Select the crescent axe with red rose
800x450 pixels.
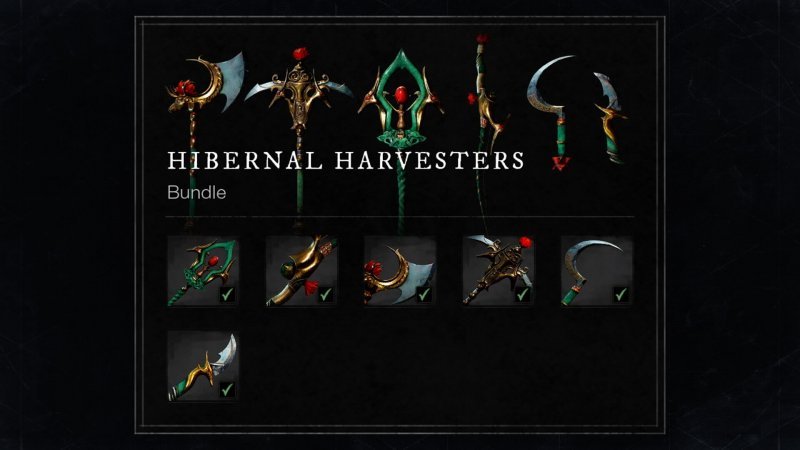tap(399, 271)
